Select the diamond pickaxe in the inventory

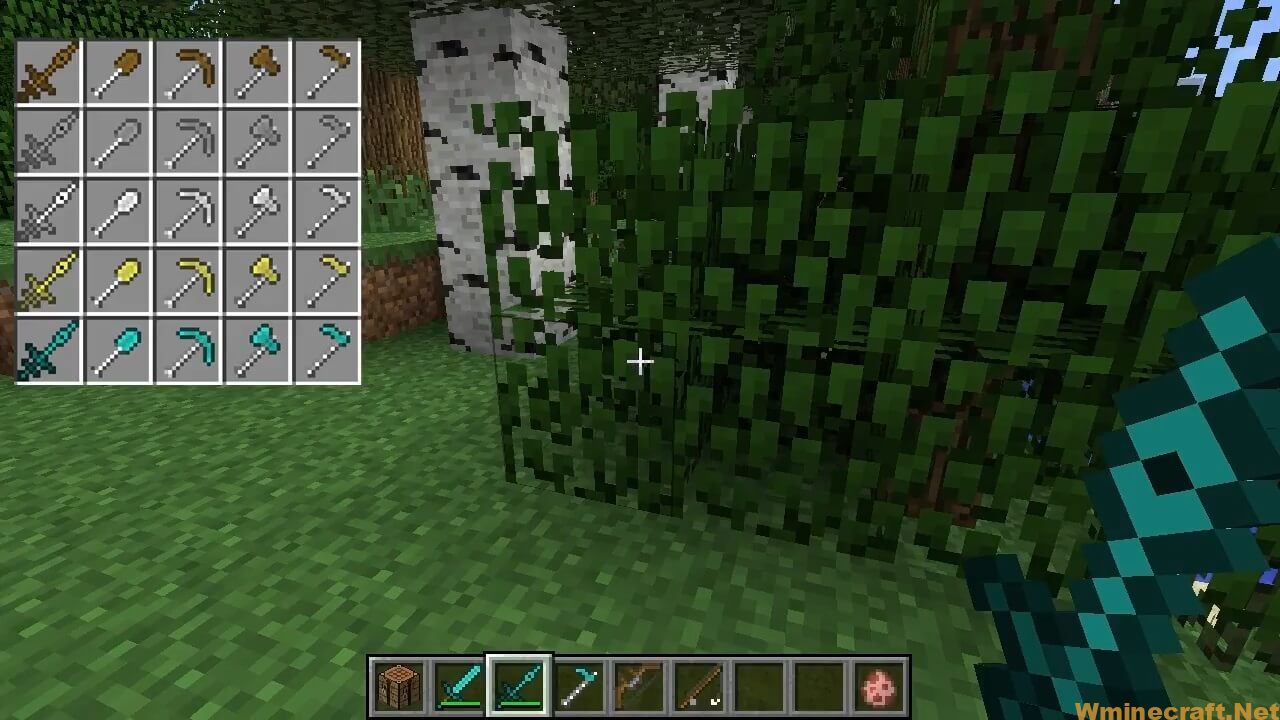[187, 345]
